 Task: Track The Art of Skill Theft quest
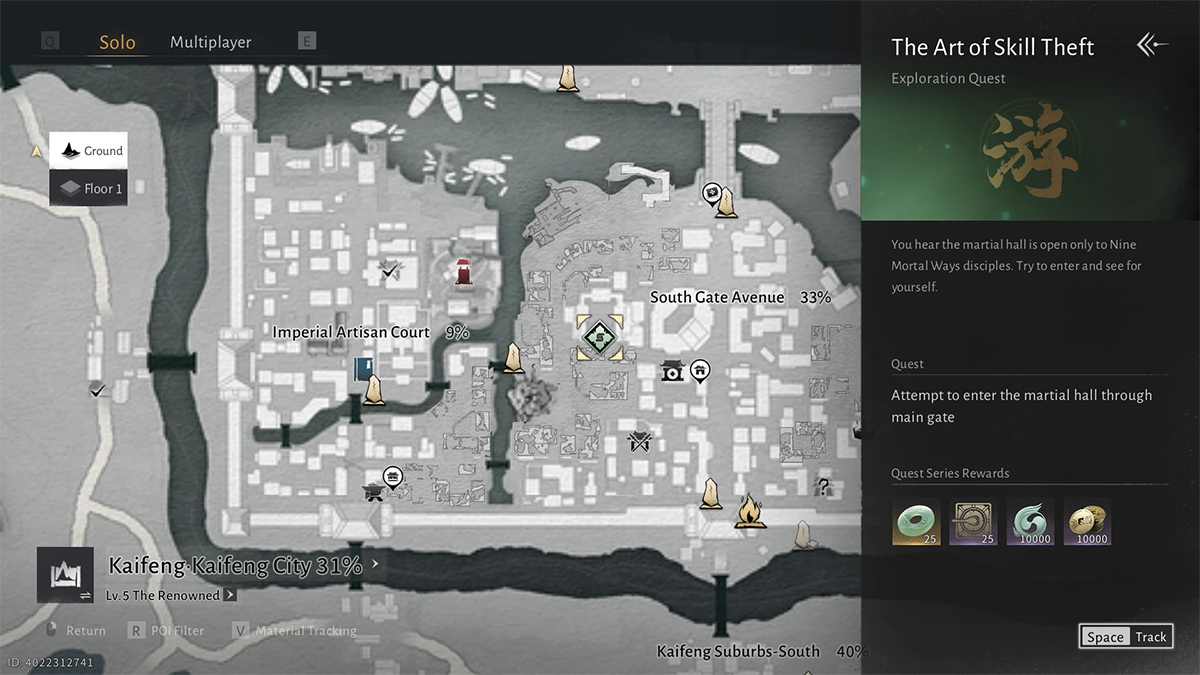coord(1125,637)
